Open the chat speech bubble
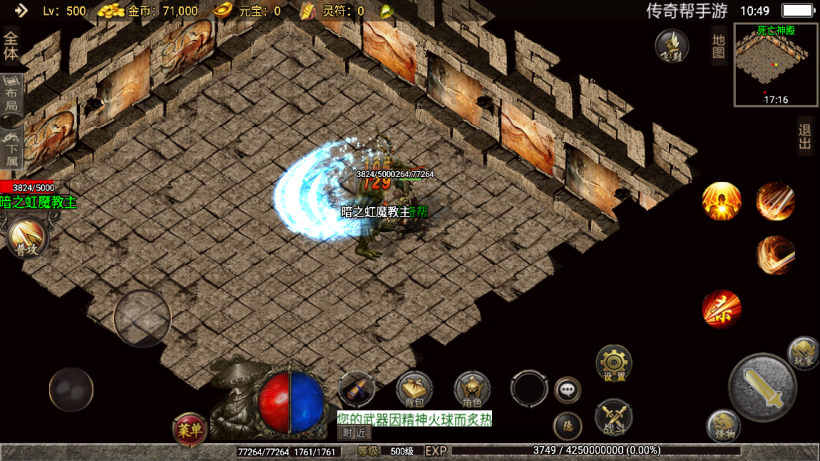The width and height of the screenshot is (820, 461). pyautogui.click(x=568, y=389)
